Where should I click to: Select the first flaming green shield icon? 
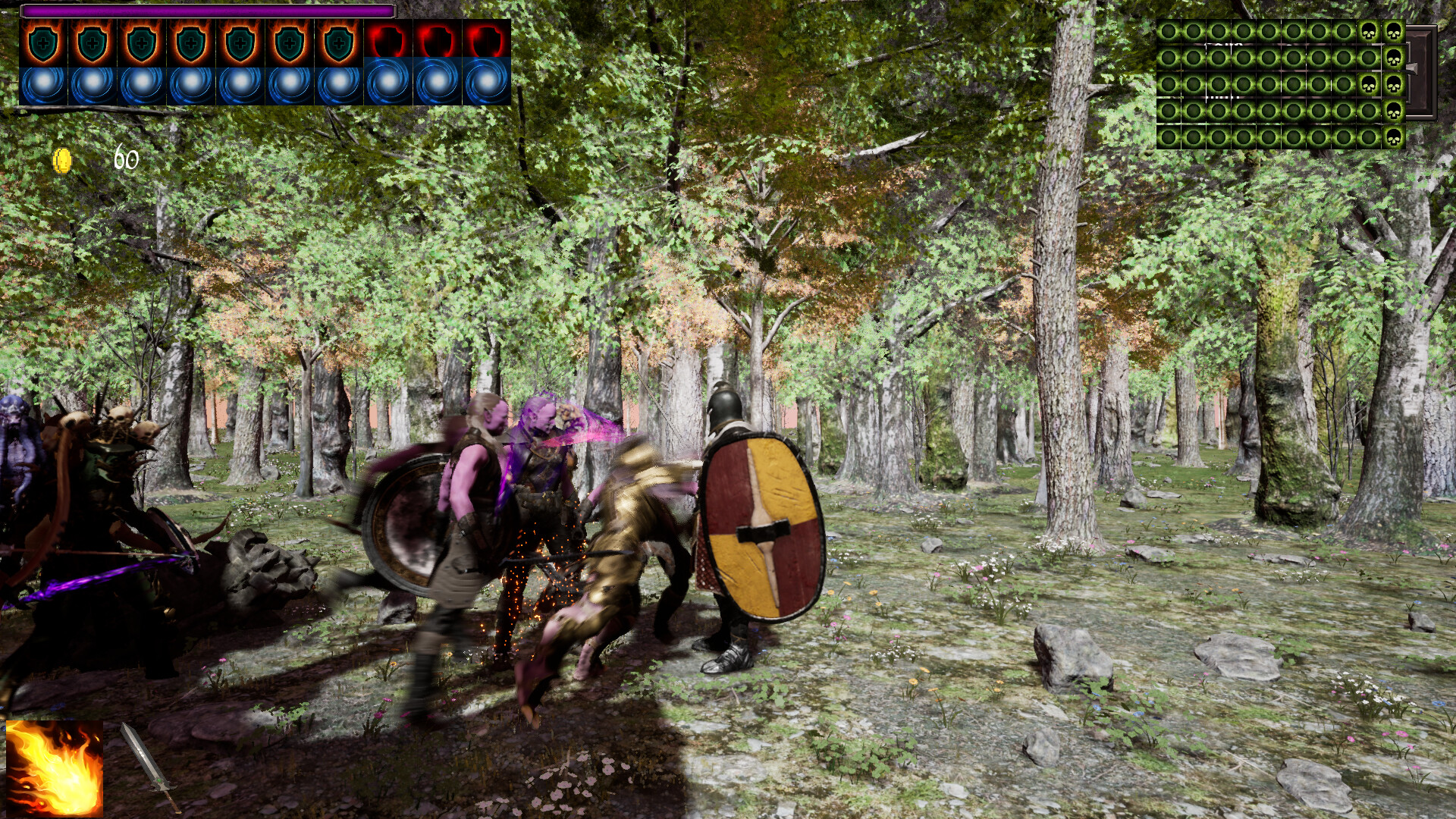point(42,42)
